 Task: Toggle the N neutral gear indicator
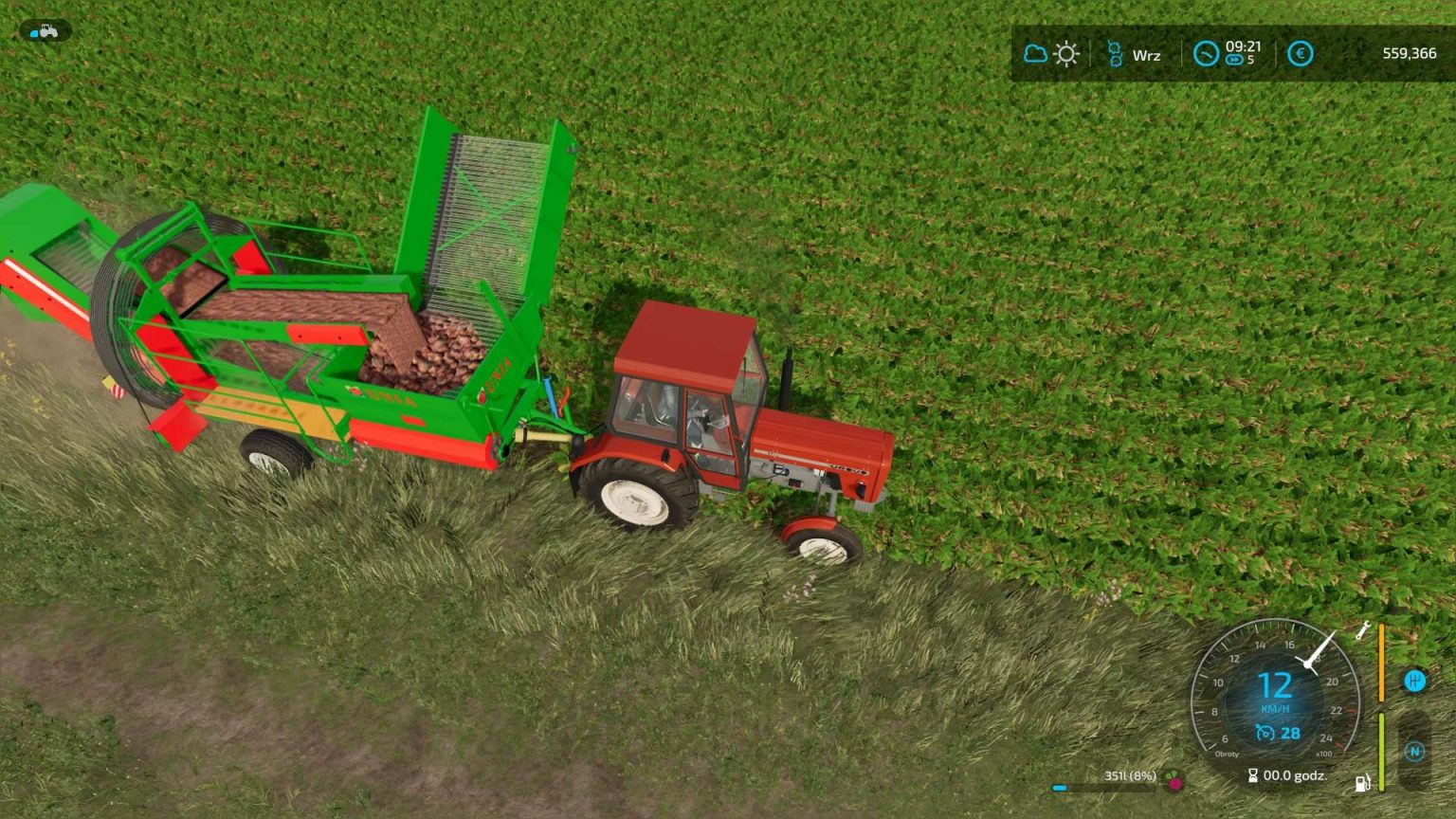pos(1415,750)
